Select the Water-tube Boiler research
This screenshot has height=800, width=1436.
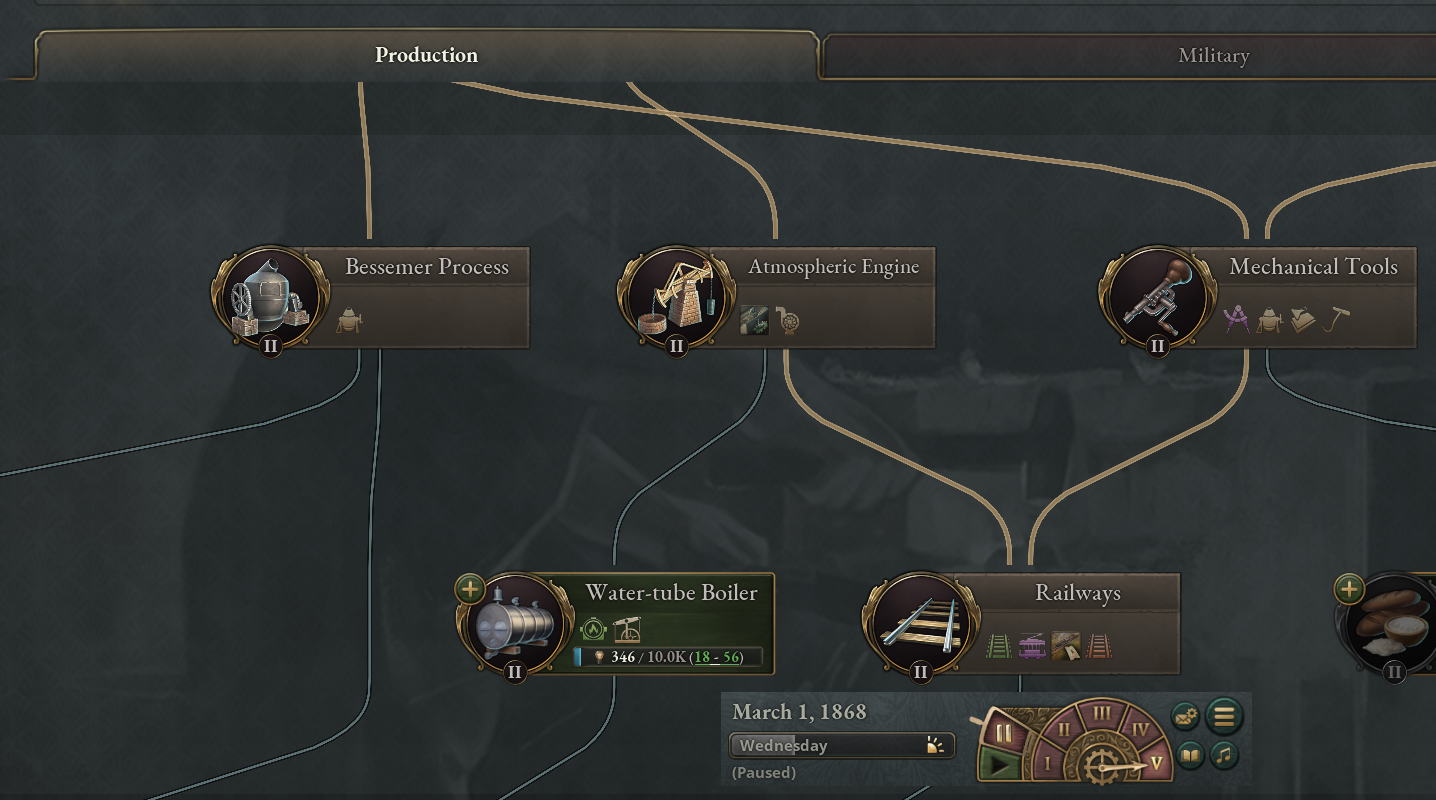[670, 593]
